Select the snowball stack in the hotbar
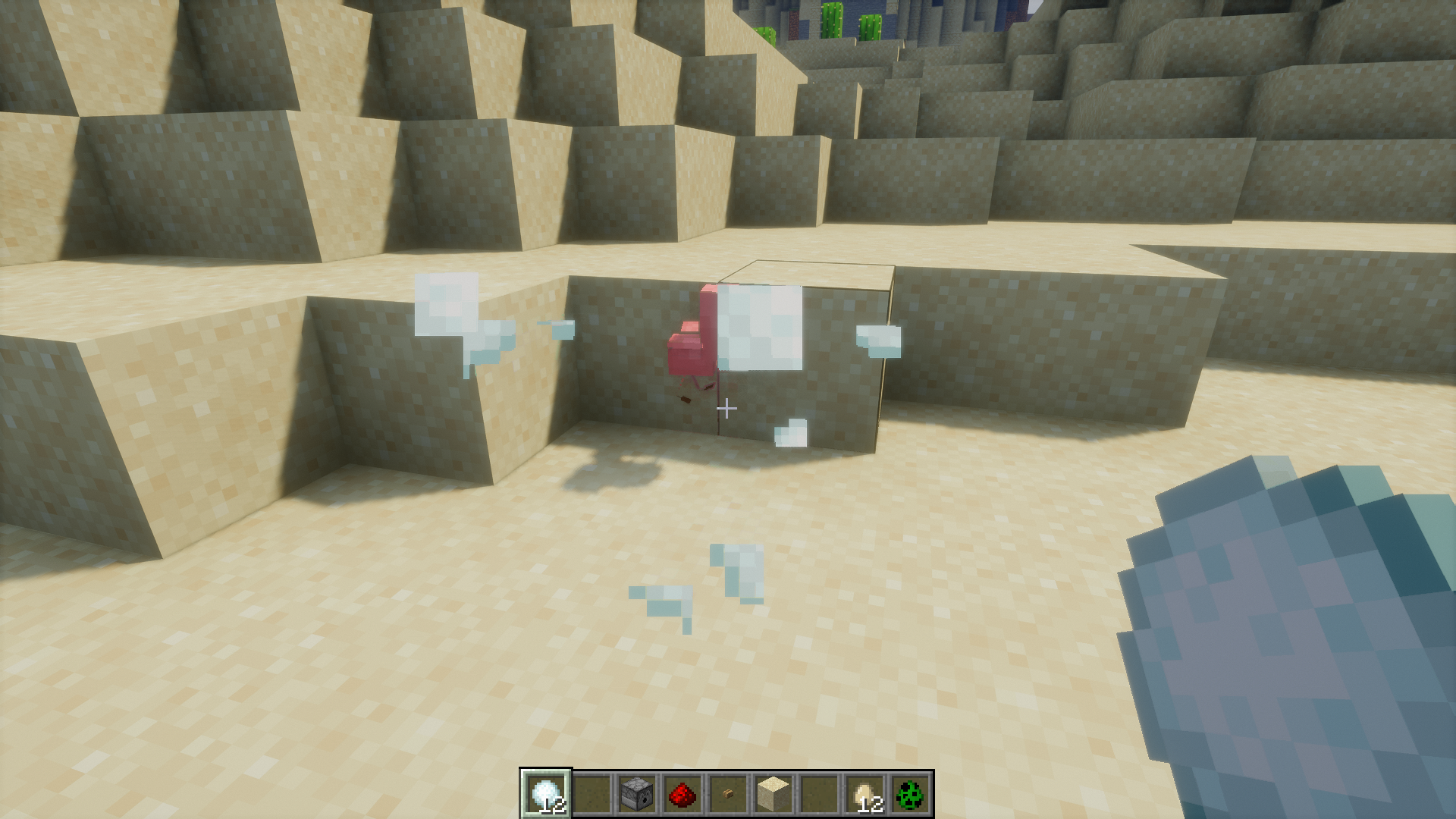 [x=545, y=794]
